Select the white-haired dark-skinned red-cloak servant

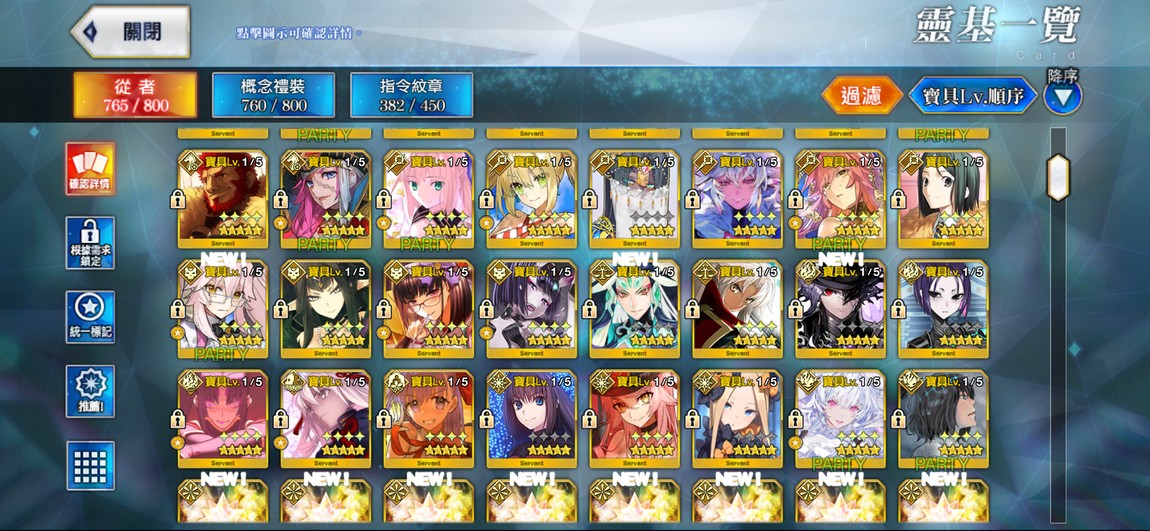pos(737,307)
